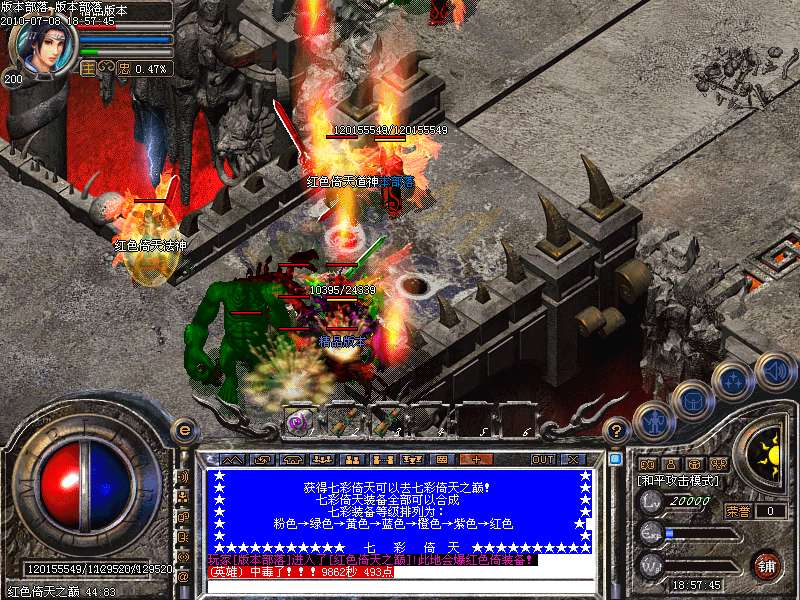
Task: Click the 荣誉 honor label
Action: pyautogui.click(x=738, y=511)
